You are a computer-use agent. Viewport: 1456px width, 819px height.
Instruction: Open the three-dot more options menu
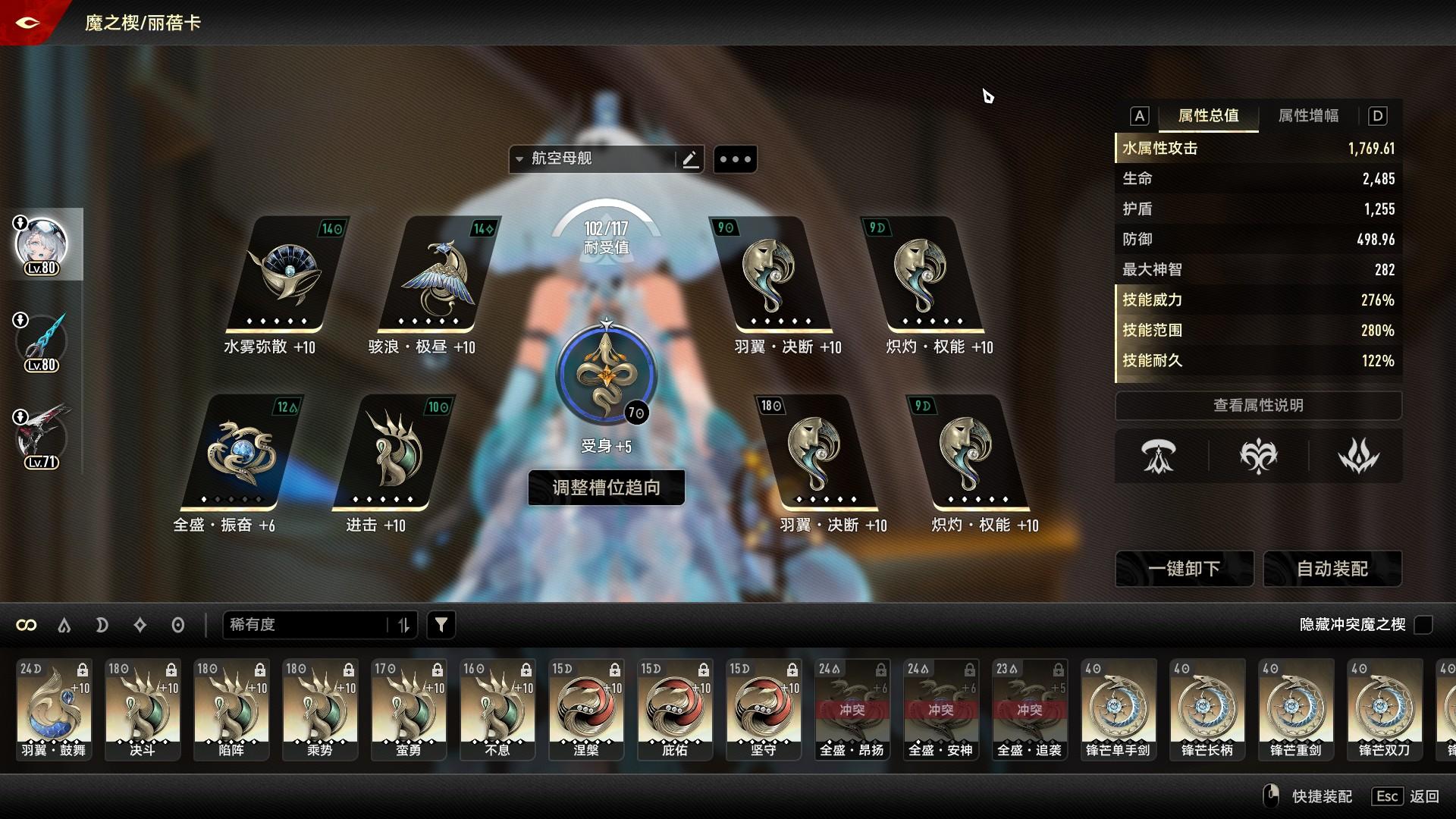[735, 159]
